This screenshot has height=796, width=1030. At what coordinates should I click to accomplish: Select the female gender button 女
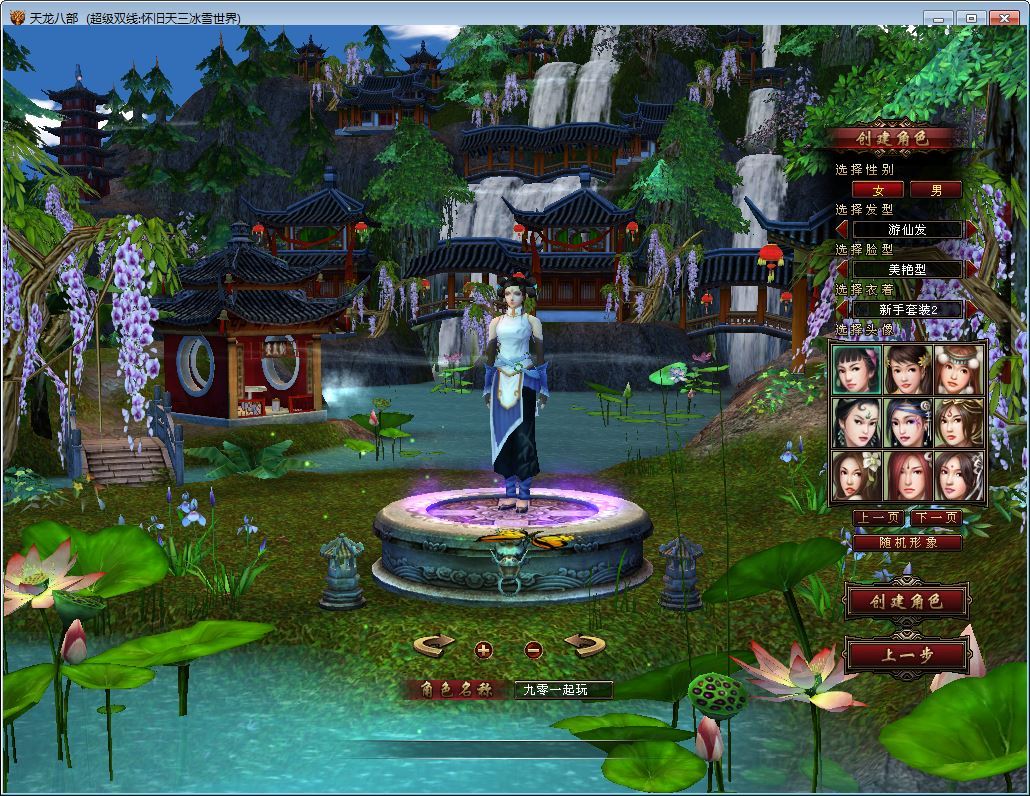[878, 190]
